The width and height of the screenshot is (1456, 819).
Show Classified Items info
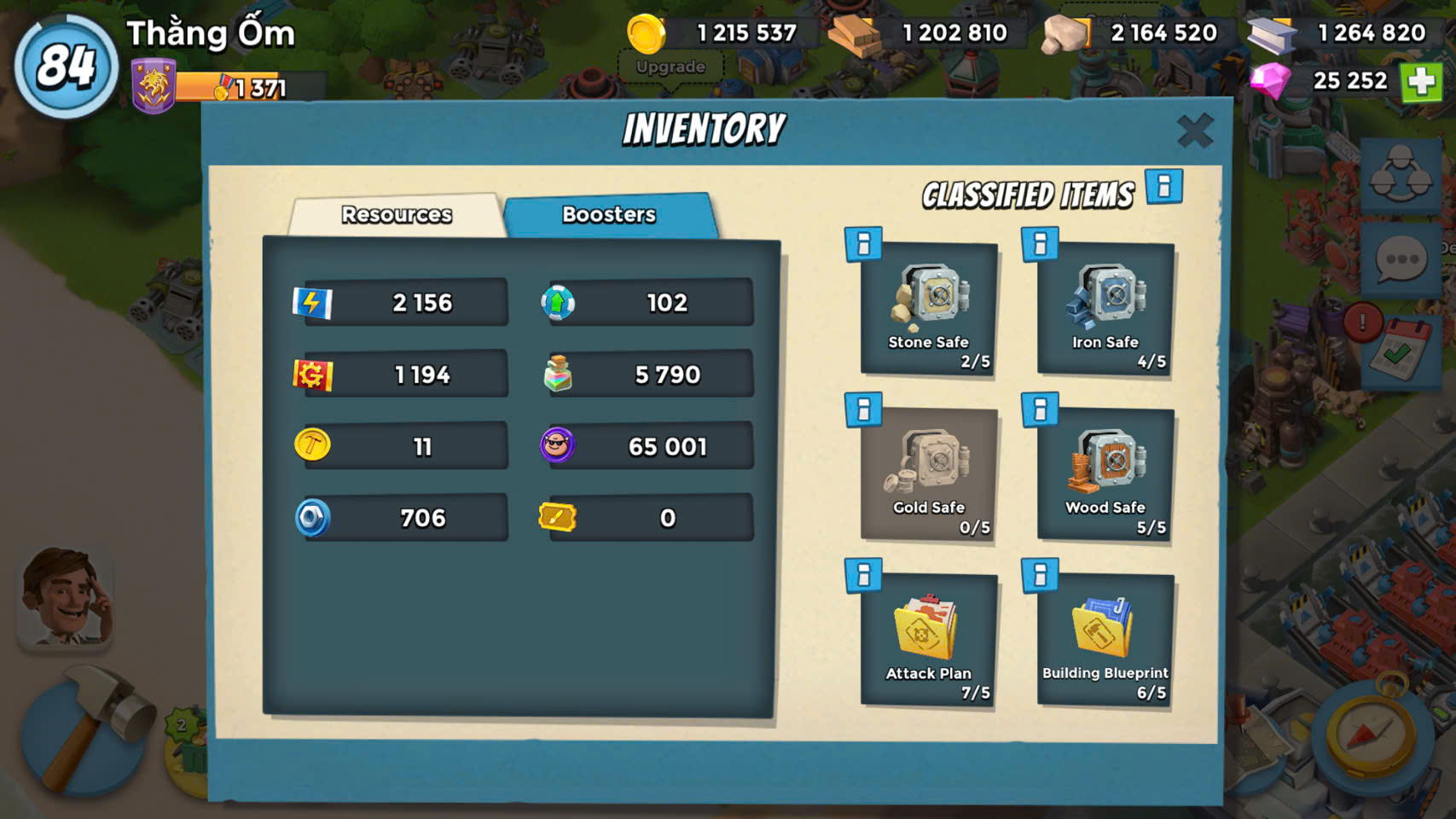click(1163, 187)
